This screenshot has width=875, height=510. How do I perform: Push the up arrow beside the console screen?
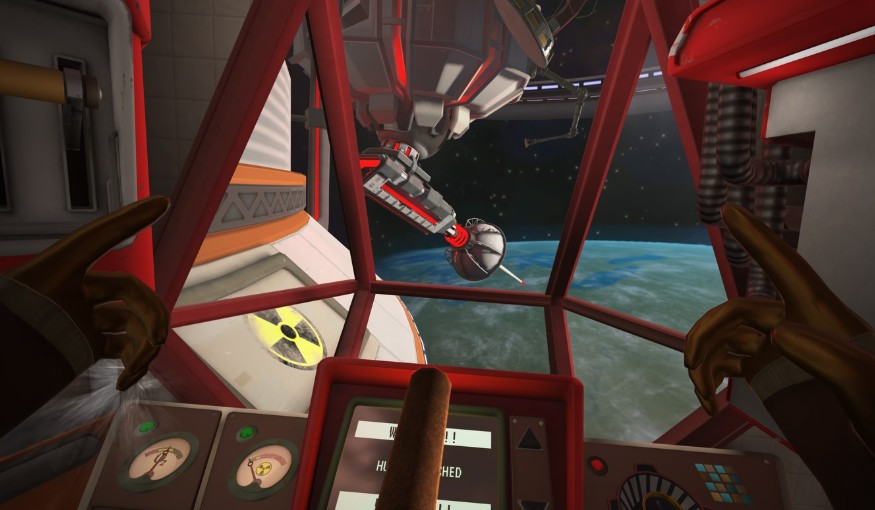pos(529,436)
